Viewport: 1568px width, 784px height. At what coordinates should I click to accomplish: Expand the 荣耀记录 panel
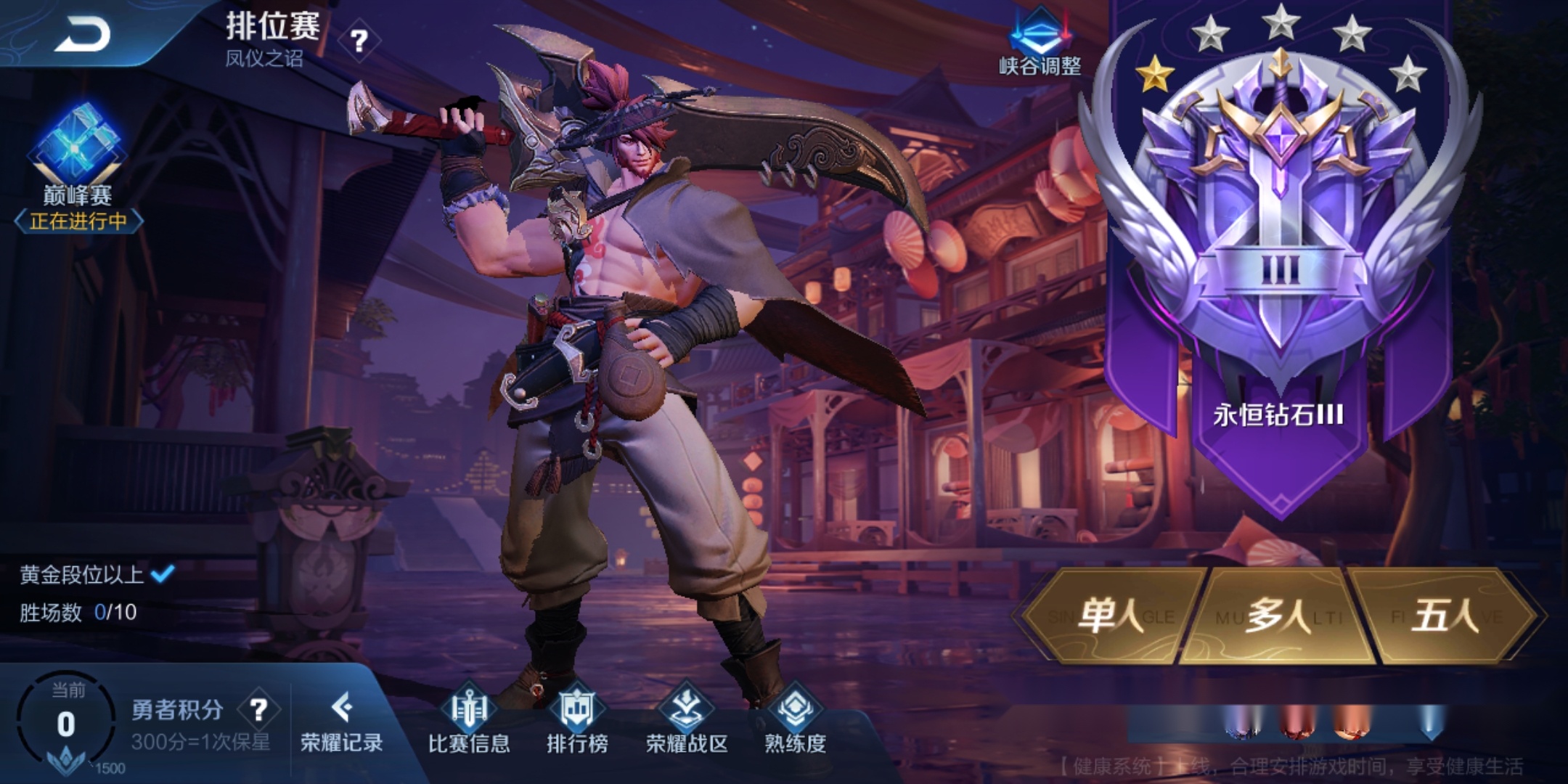pyautogui.click(x=341, y=722)
